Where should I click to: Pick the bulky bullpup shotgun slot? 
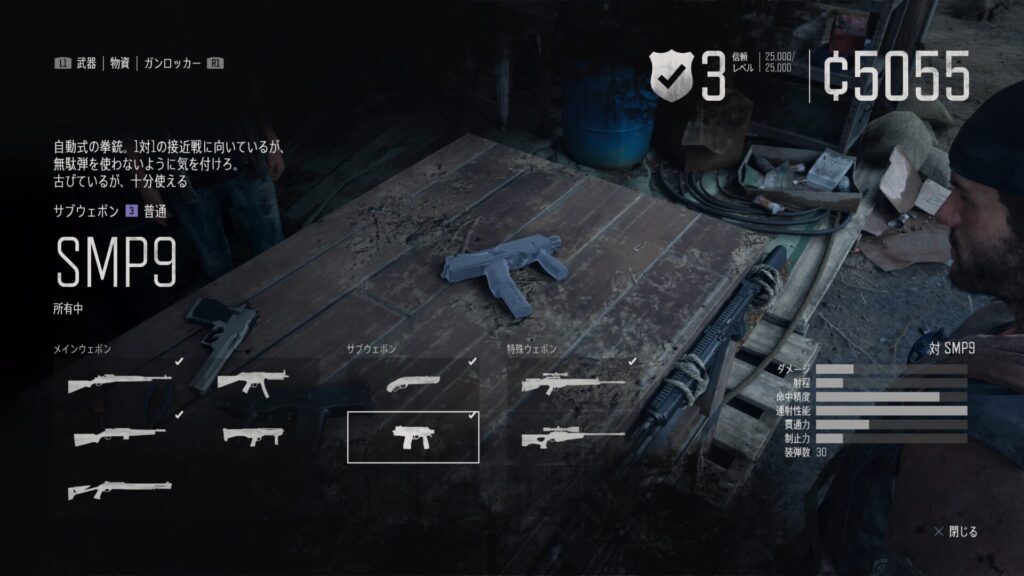click(x=253, y=436)
